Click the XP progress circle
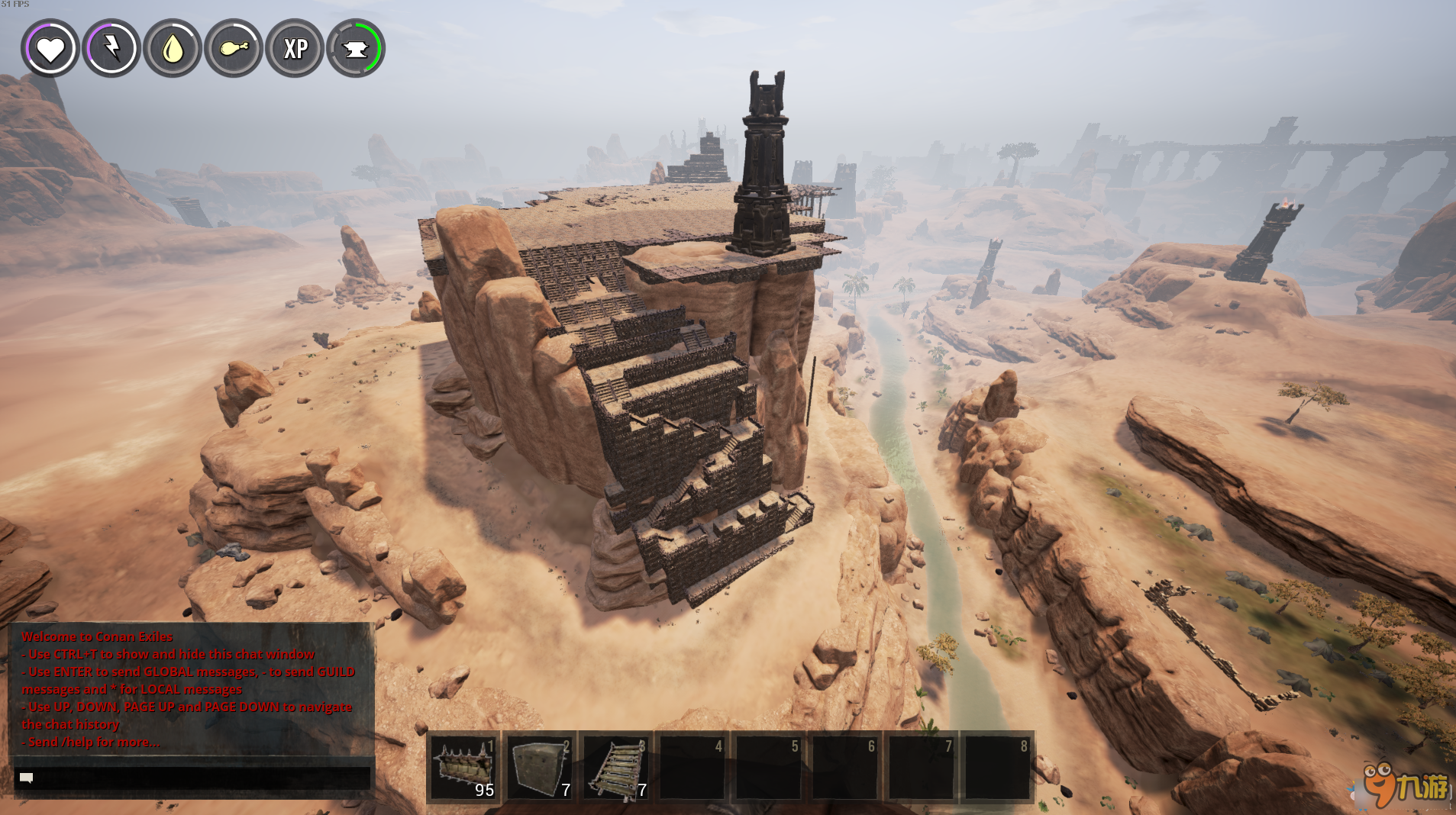Screen dimensions: 1456x815 pyautogui.click(x=295, y=48)
